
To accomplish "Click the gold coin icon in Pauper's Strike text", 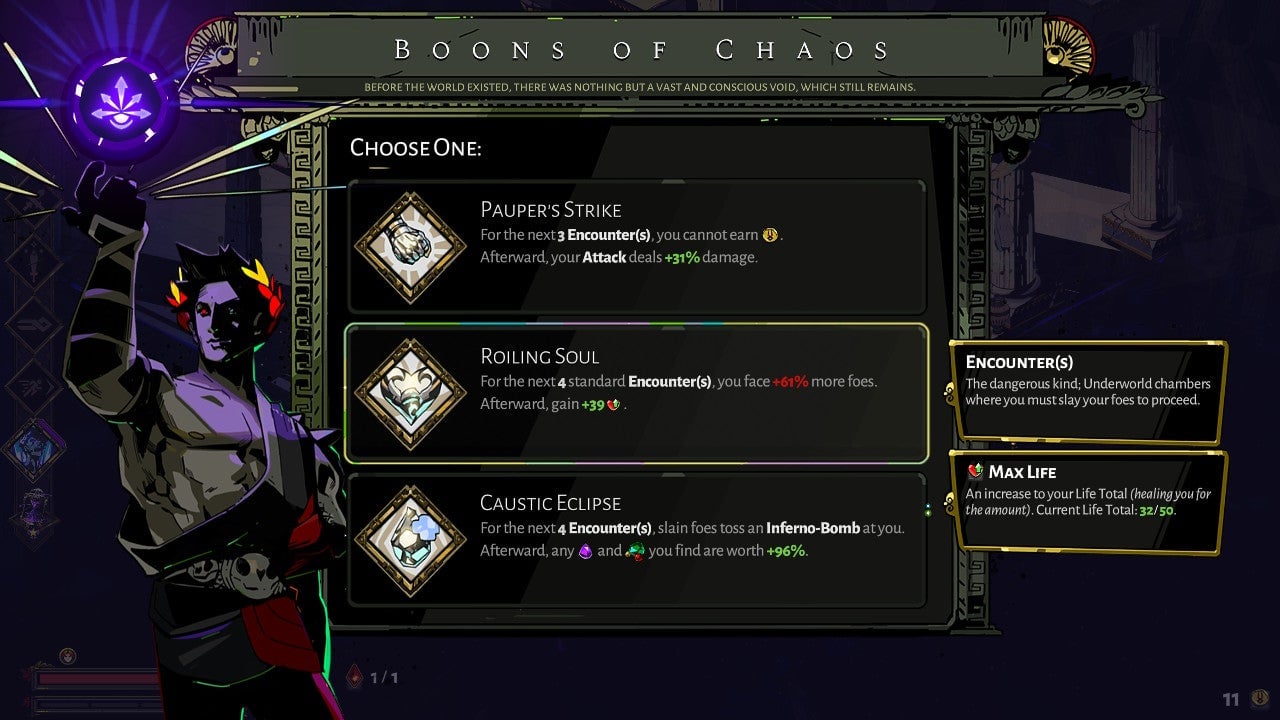I will coord(767,235).
